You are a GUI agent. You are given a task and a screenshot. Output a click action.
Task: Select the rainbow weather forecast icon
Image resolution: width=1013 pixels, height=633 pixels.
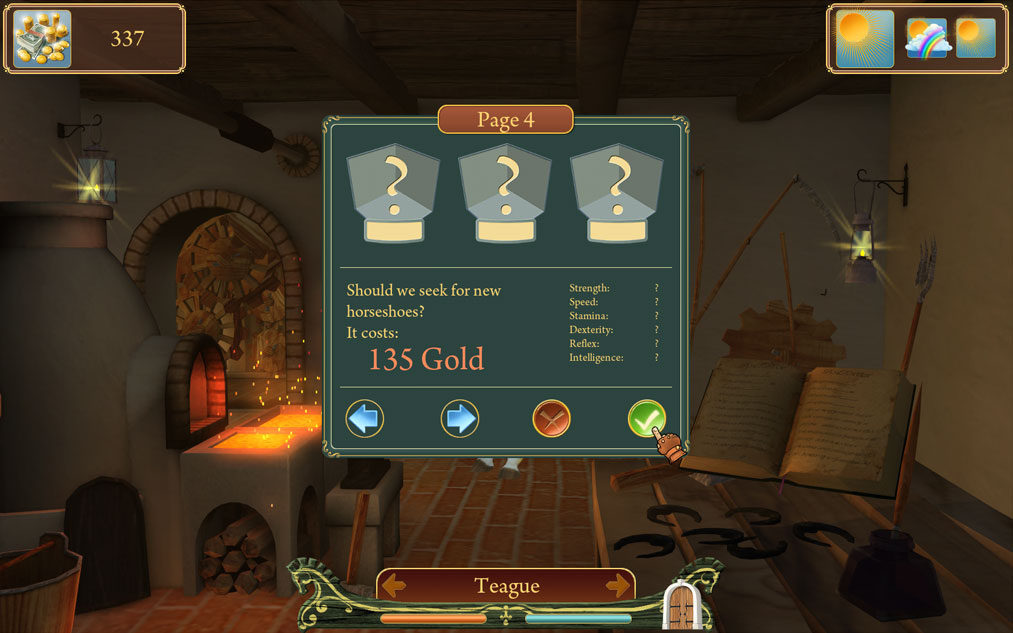(x=926, y=39)
